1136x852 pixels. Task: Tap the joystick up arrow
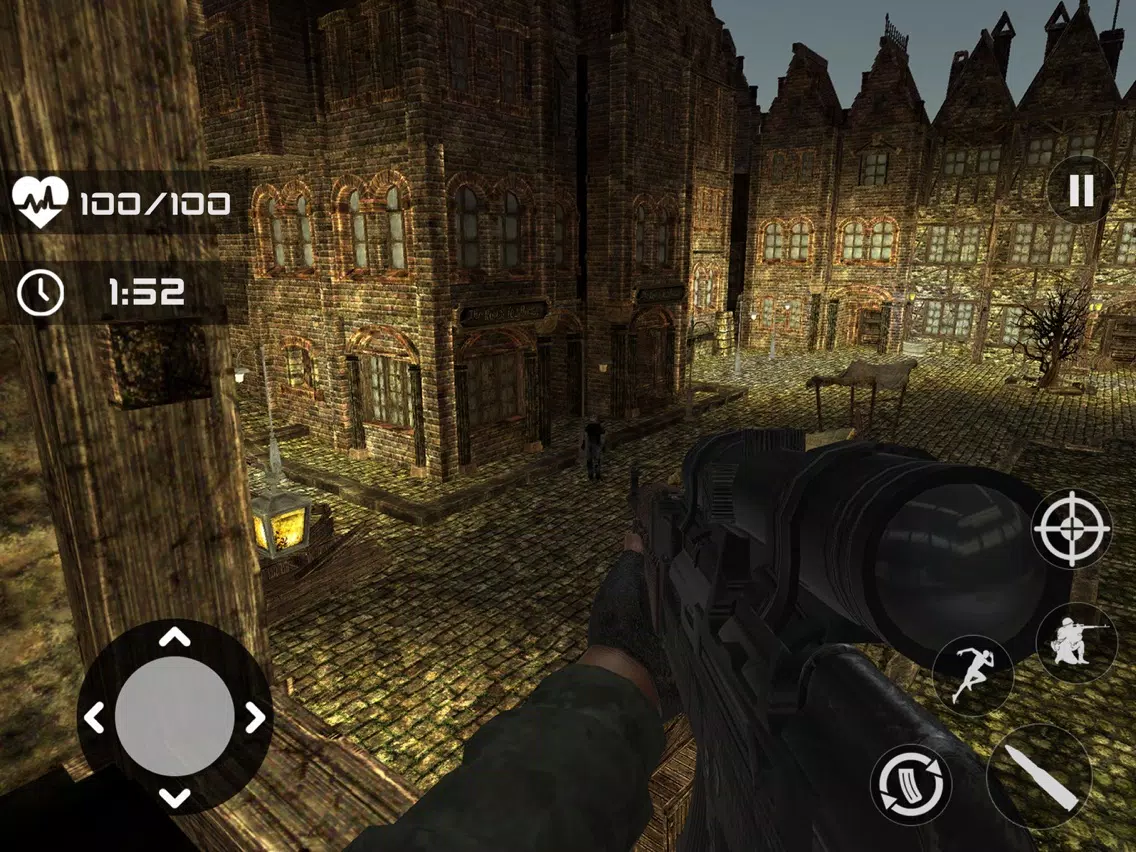point(175,637)
